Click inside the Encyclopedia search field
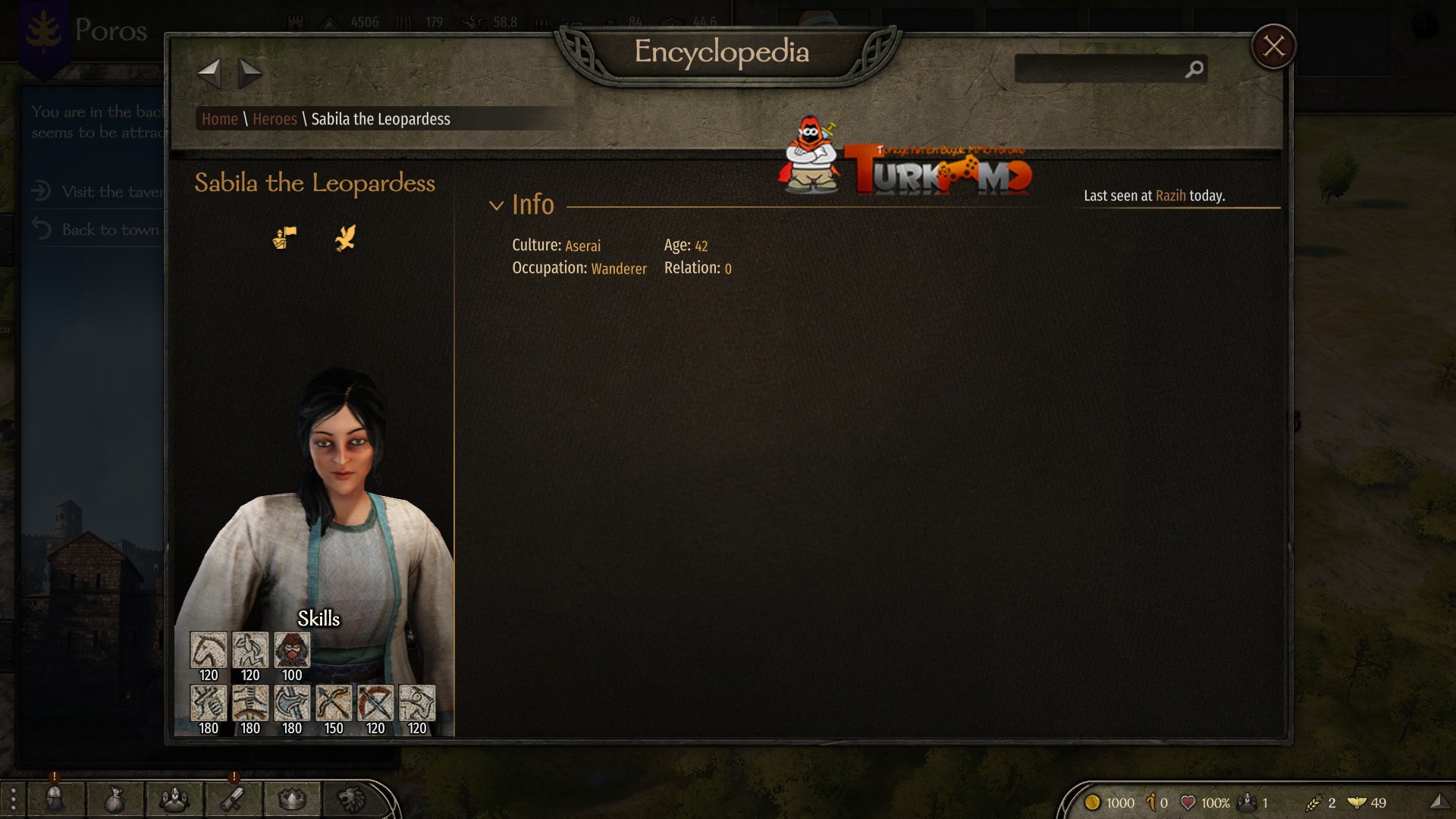 tap(1100, 69)
